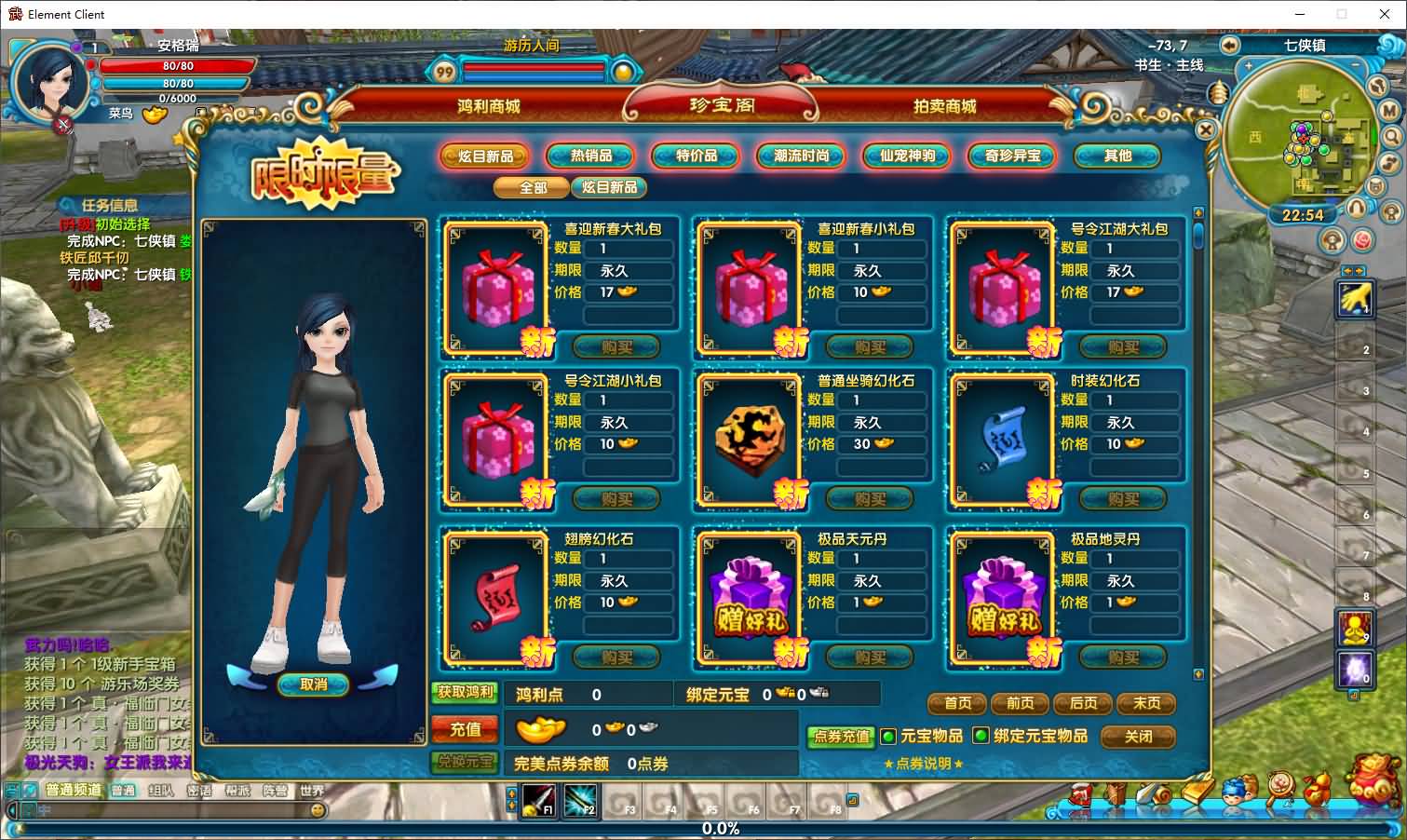Click the 全部 filter button
Viewport: 1407px width, 840px height.
(533, 187)
